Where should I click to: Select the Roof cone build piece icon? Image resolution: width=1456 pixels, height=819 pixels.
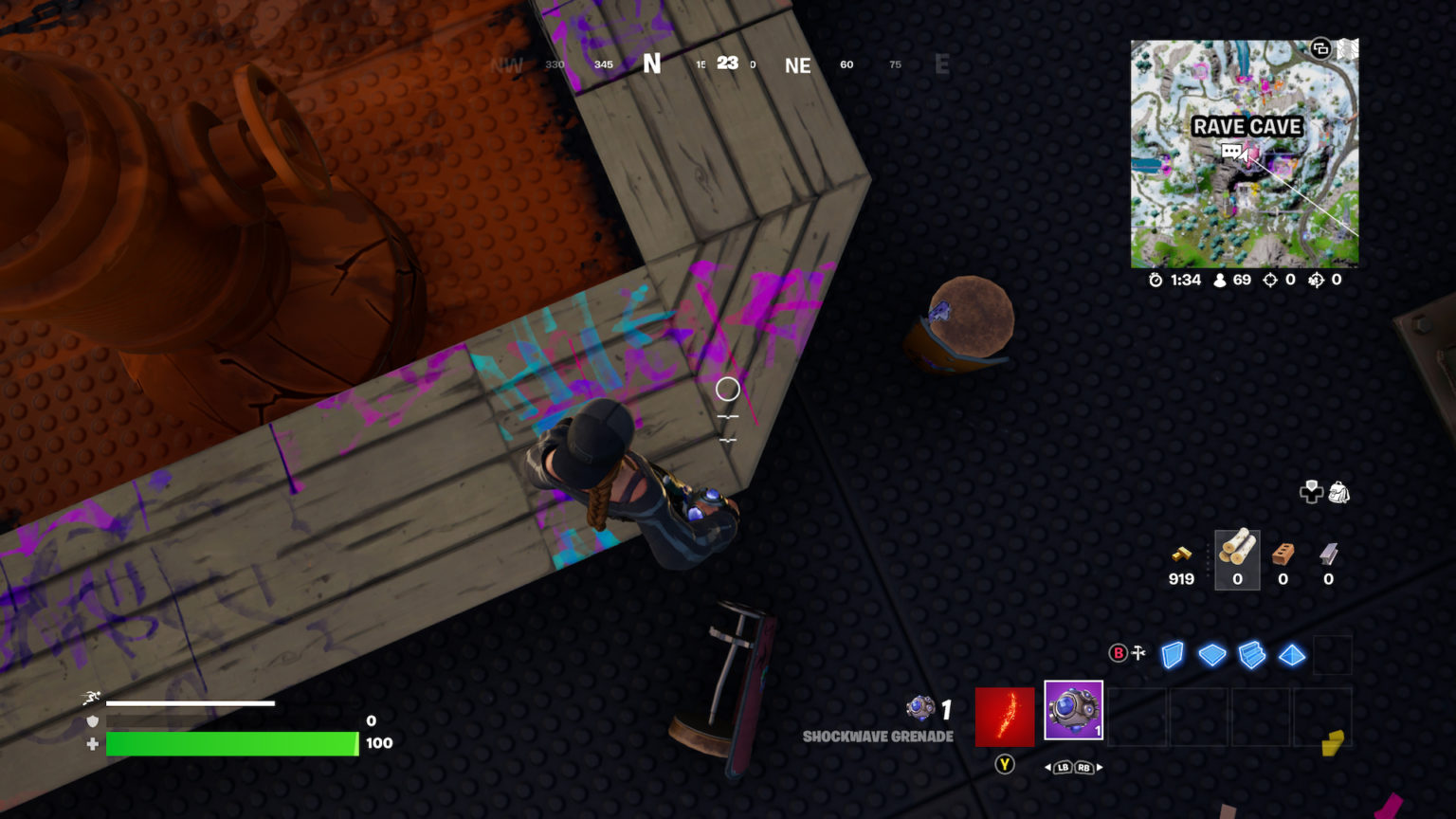pyautogui.click(x=1291, y=655)
